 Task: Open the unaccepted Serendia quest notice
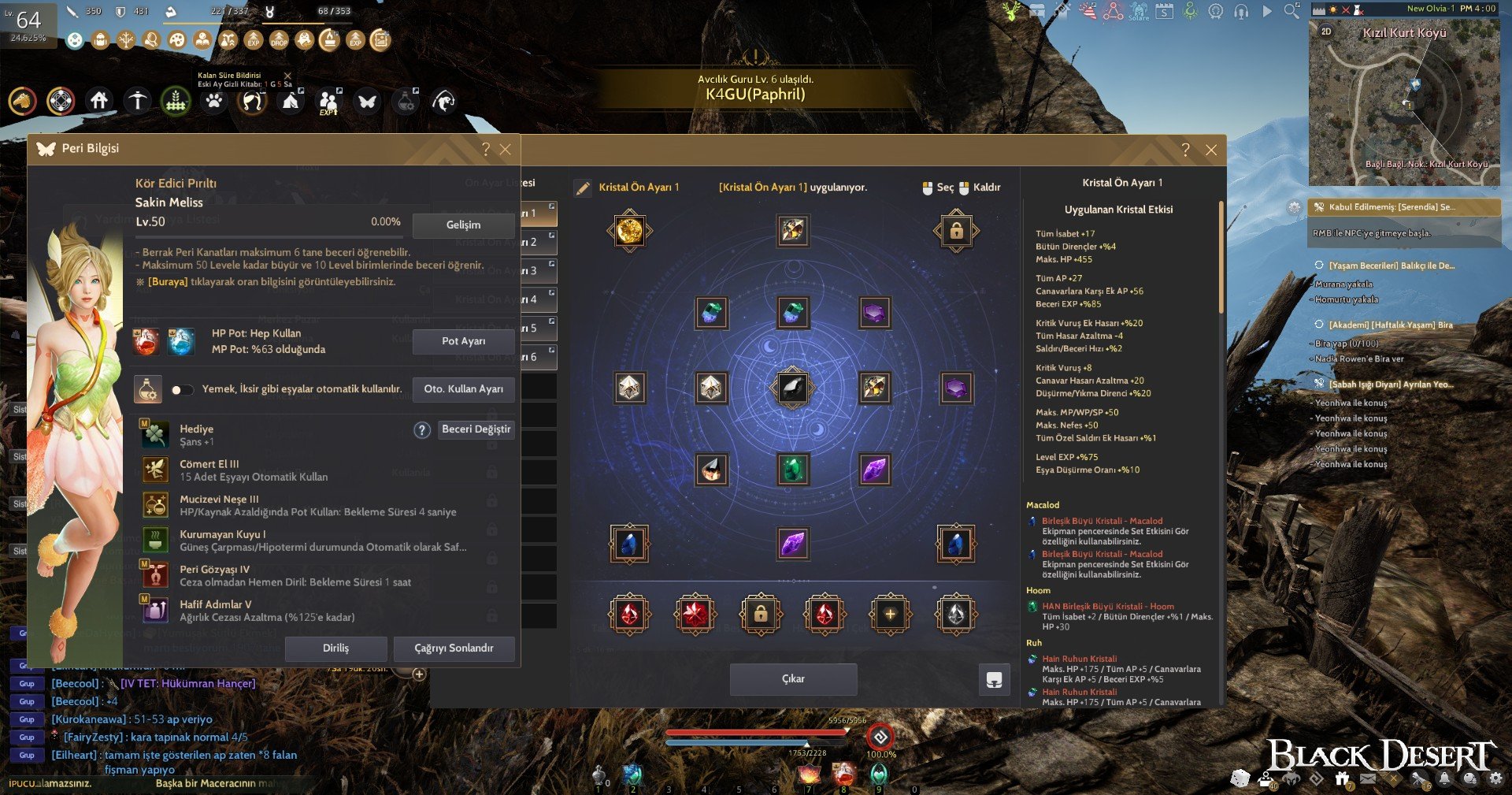(x=1403, y=207)
